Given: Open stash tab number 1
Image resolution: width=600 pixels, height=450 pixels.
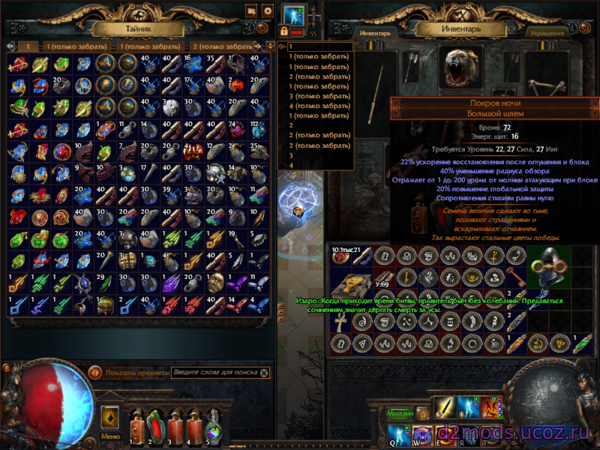Looking at the screenshot, I should click(28, 46).
